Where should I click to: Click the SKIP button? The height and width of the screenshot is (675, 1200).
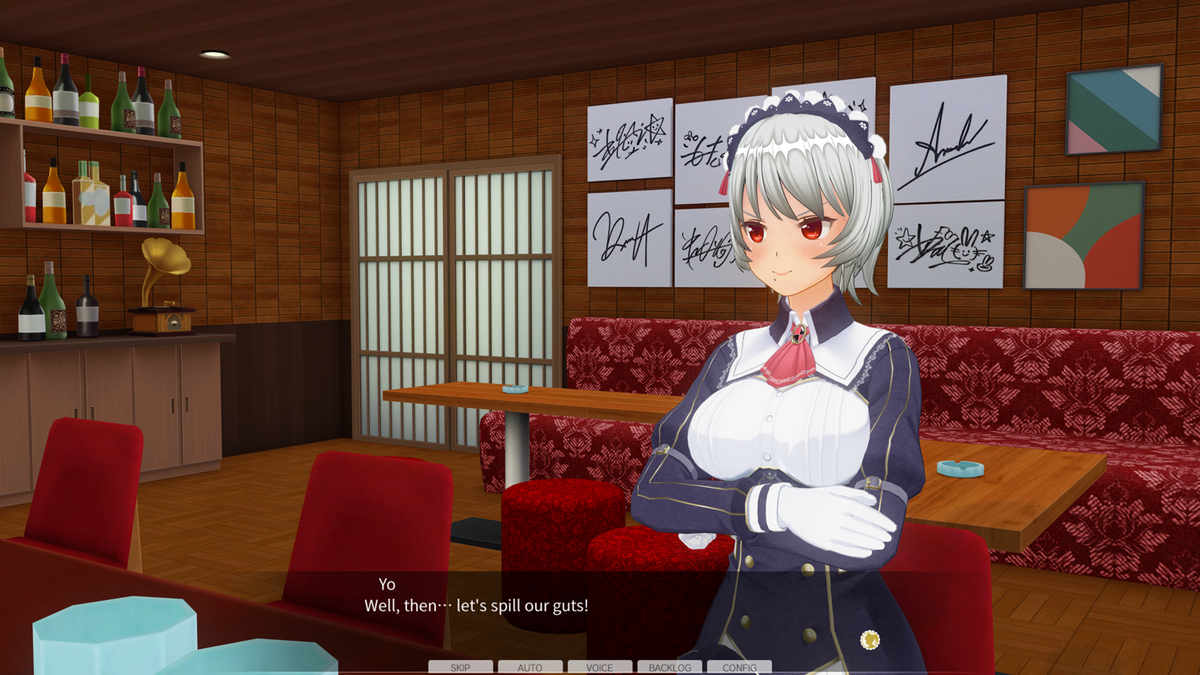pos(460,667)
